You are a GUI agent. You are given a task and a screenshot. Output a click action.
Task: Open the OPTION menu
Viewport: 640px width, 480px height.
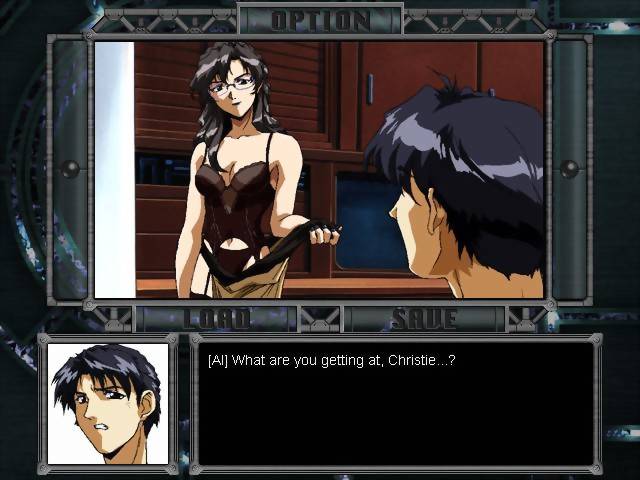coord(320,19)
